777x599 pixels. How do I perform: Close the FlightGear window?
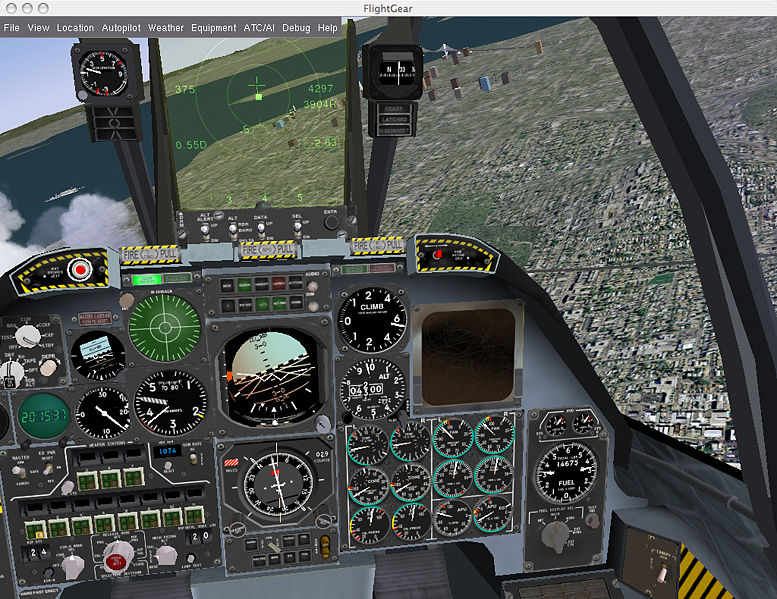(11, 9)
